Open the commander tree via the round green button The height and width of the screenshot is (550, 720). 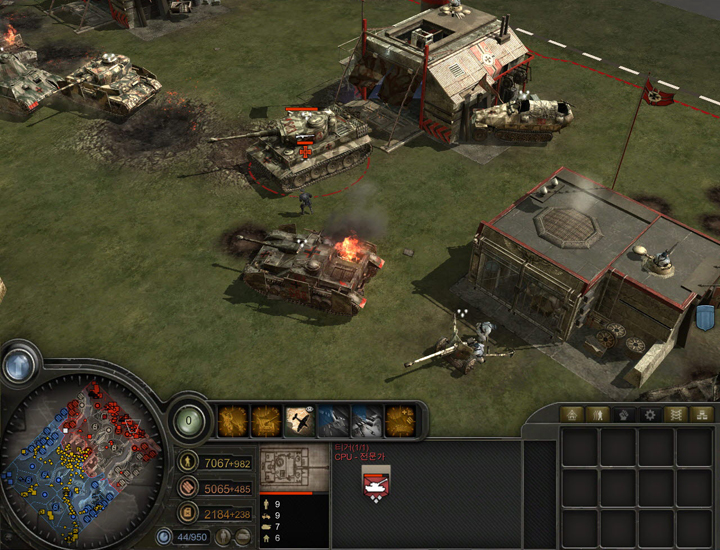click(190, 420)
